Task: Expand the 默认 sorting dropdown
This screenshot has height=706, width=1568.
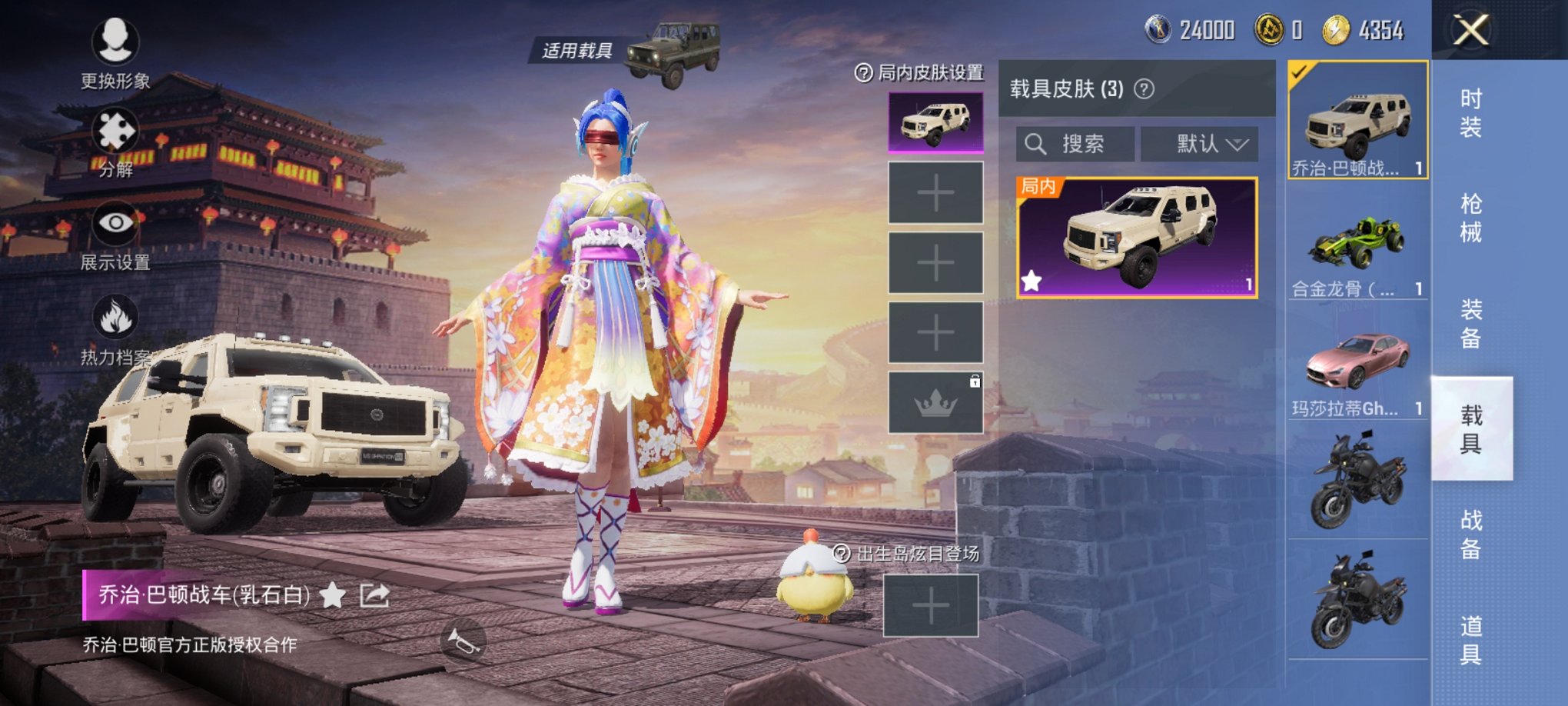Action: [x=1199, y=145]
